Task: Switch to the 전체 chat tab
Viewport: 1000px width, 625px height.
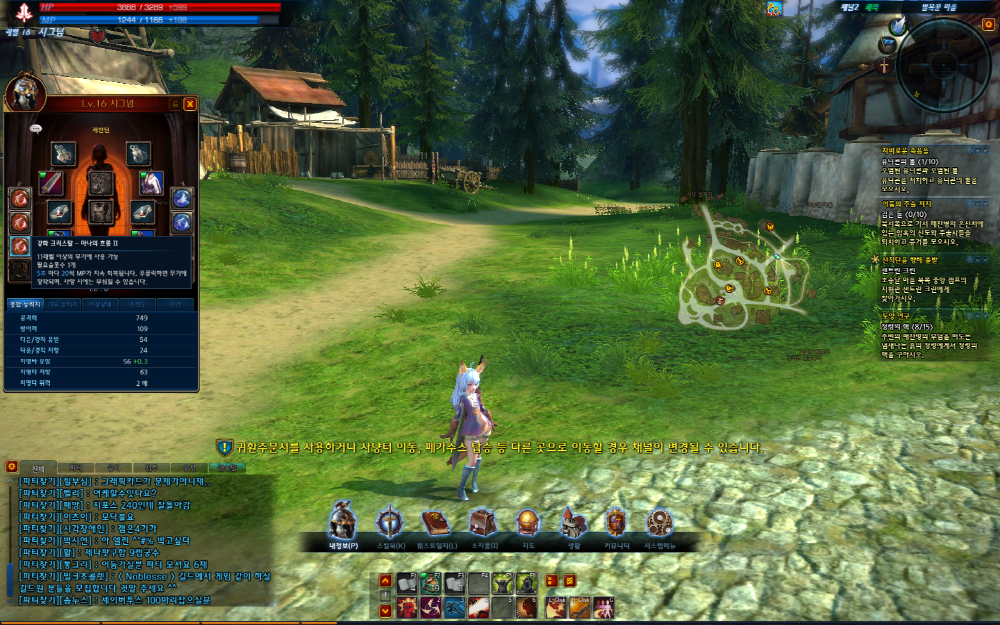Action: [38, 467]
